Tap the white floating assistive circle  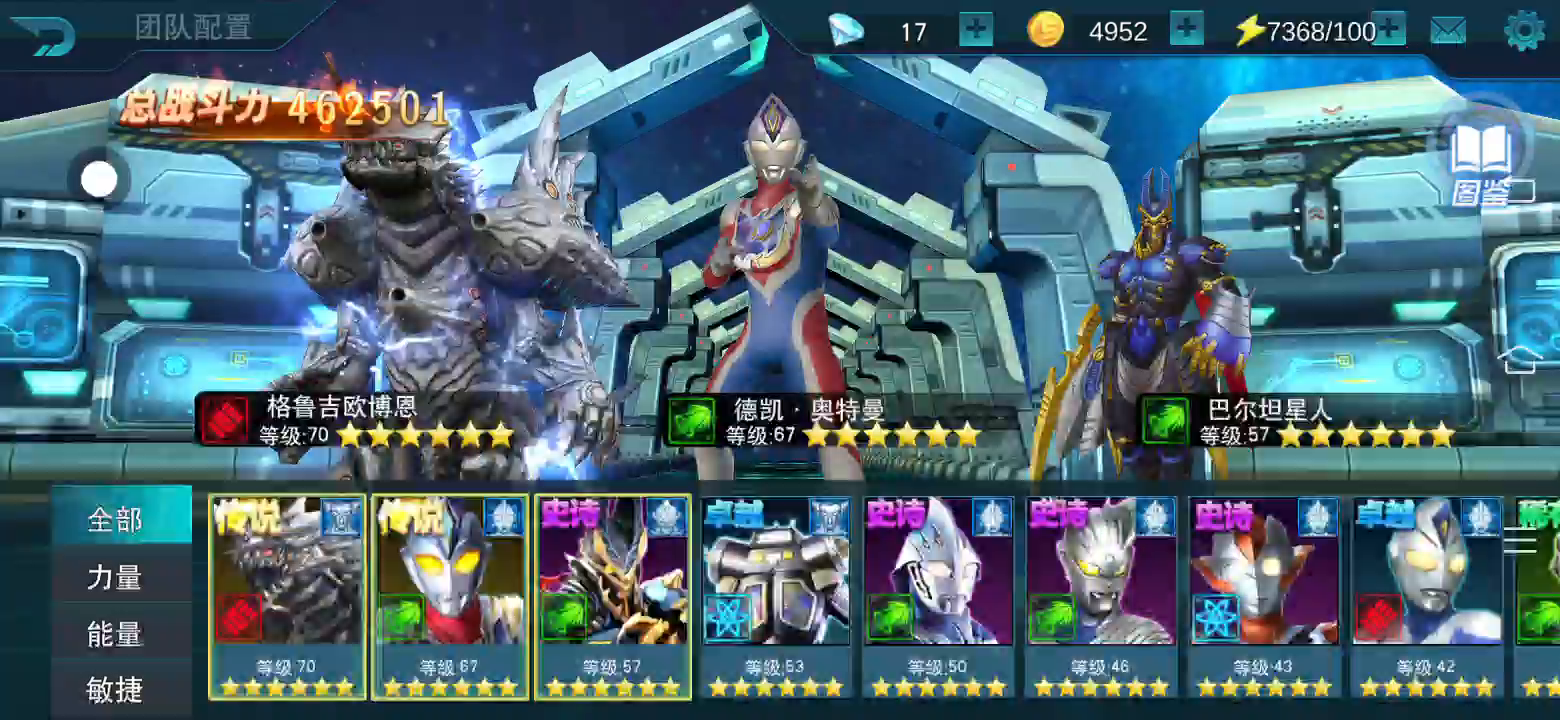tap(99, 180)
